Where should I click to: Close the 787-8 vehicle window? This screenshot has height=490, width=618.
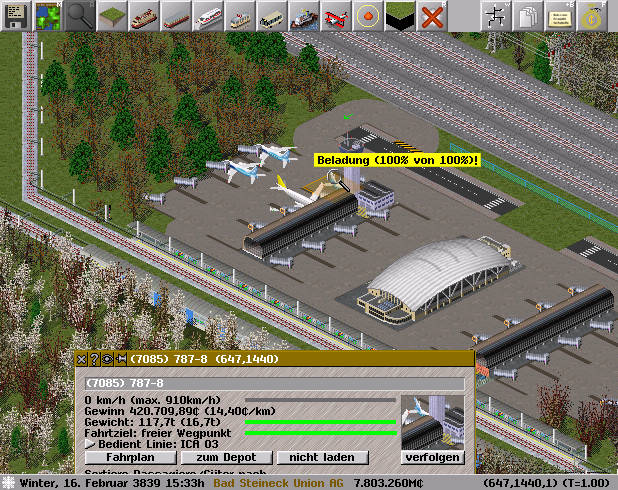point(82,359)
